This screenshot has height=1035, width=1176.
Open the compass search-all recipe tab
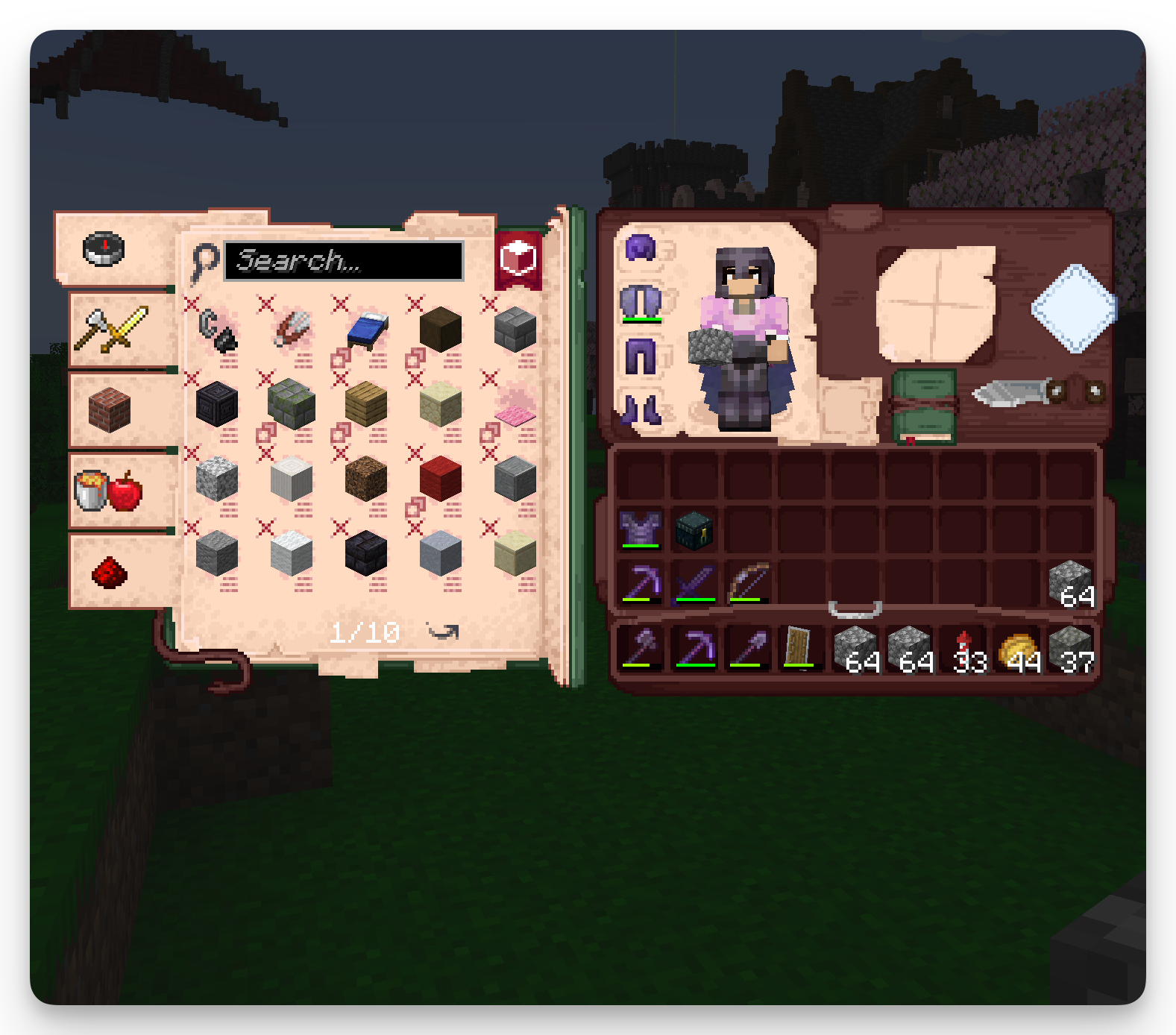[104, 249]
